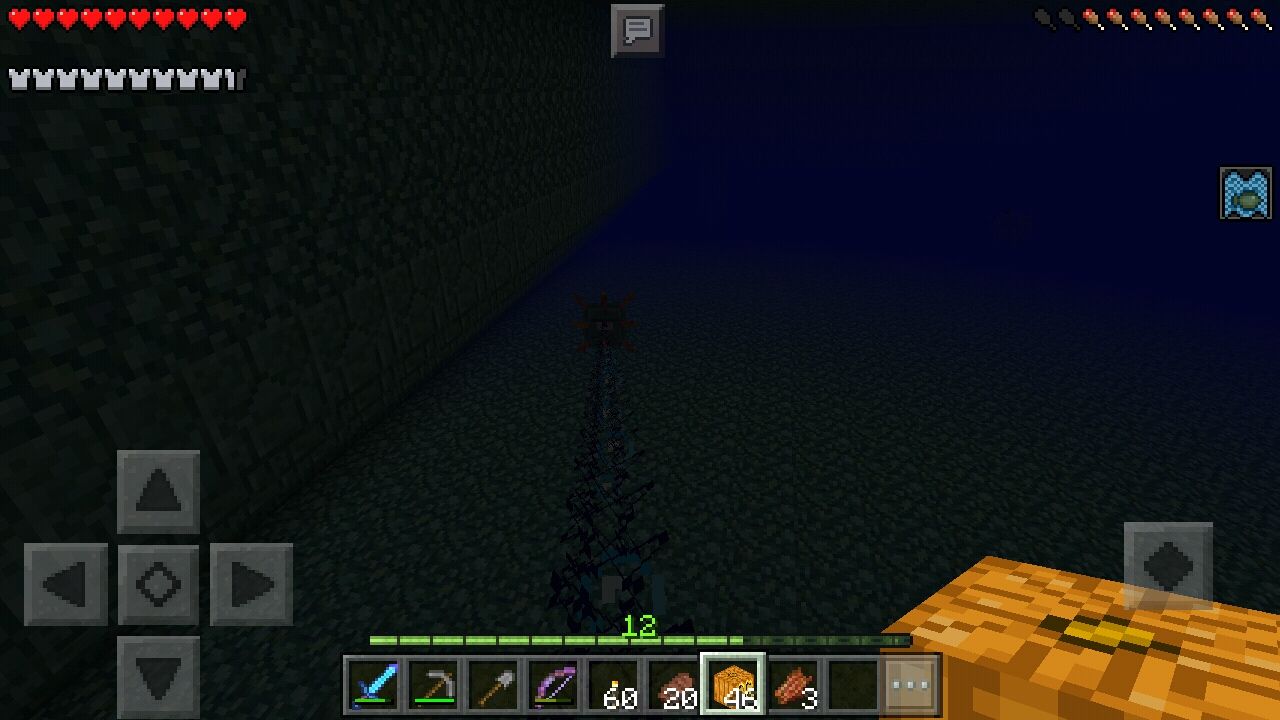The width and height of the screenshot is (1280, 720).
Task: Open the chat with the speech bubble icon
Action: coord(636,30)
